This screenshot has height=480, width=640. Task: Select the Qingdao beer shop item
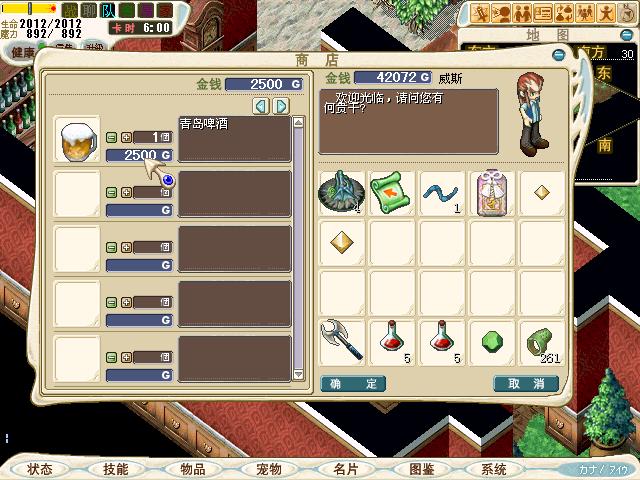tap(76, 138)
